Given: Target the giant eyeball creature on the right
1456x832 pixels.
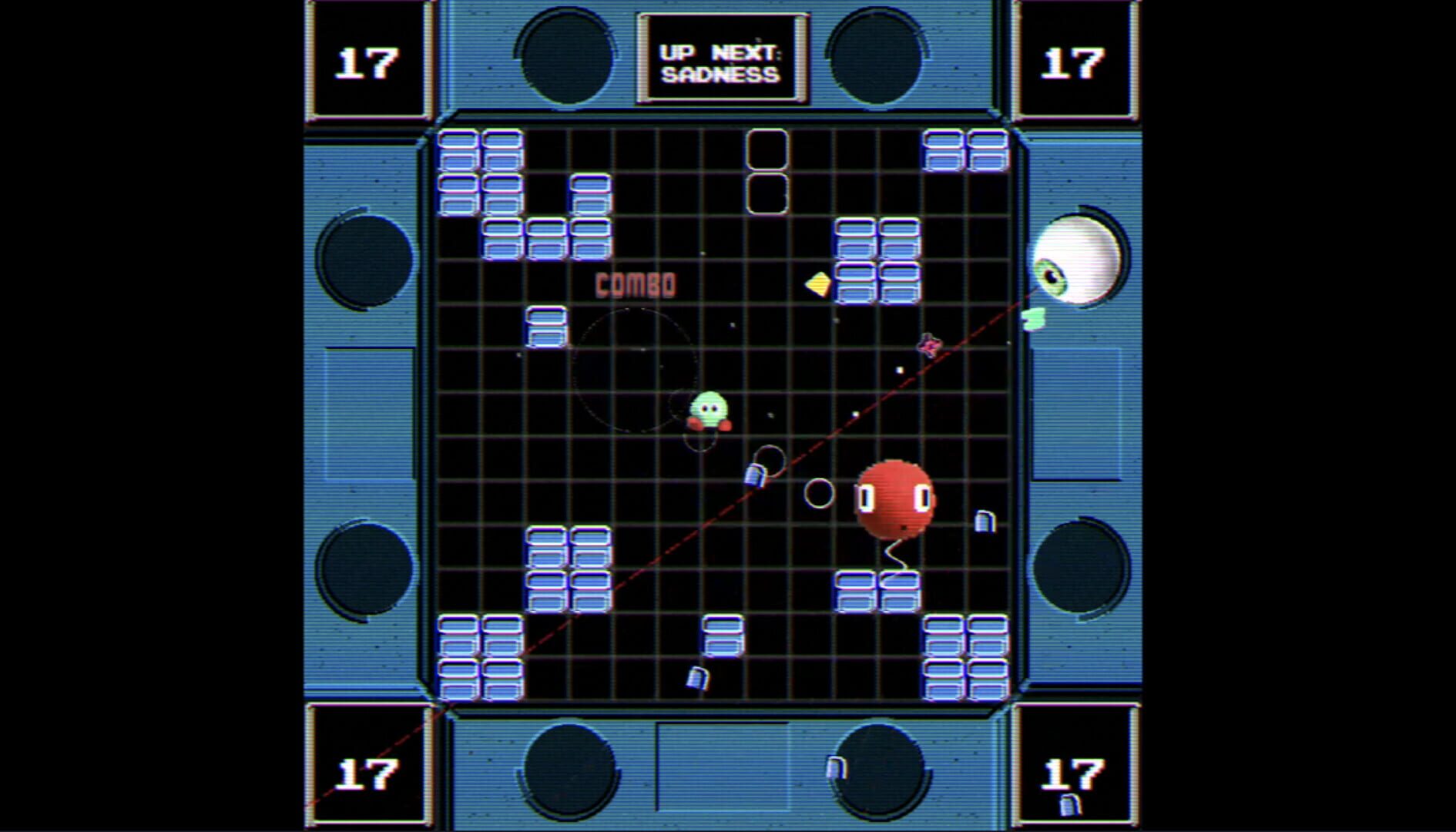Looking at the screenshot, I should (x=1079, y=262).
